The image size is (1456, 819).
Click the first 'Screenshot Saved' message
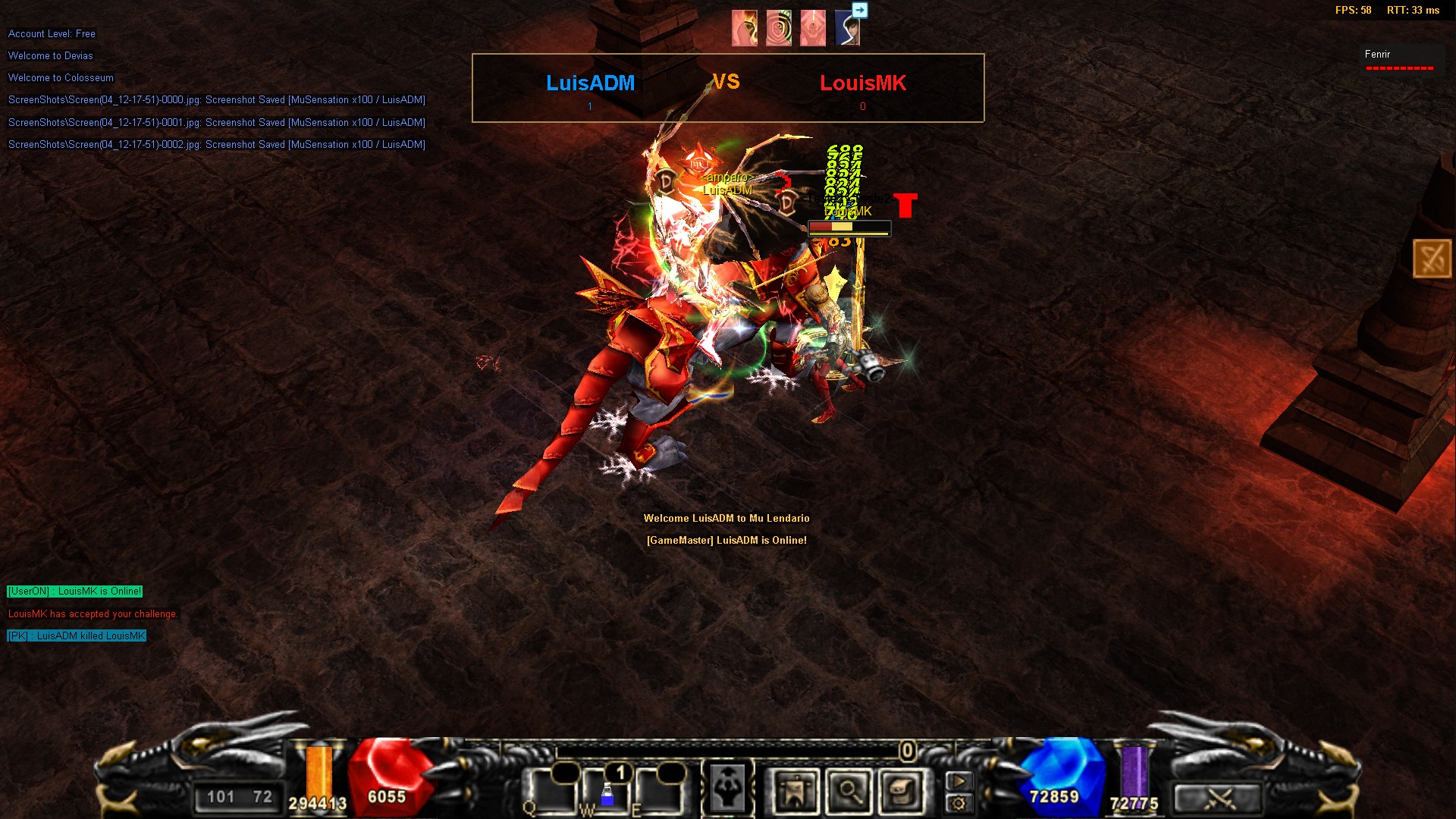(x=216, y=99)
